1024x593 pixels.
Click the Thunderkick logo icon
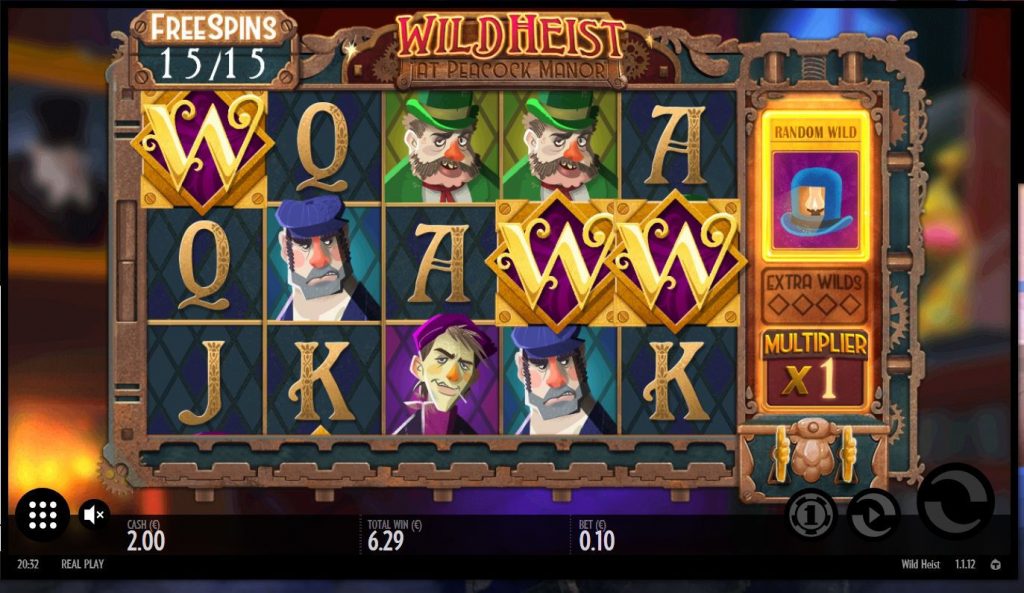click(996, 564)
